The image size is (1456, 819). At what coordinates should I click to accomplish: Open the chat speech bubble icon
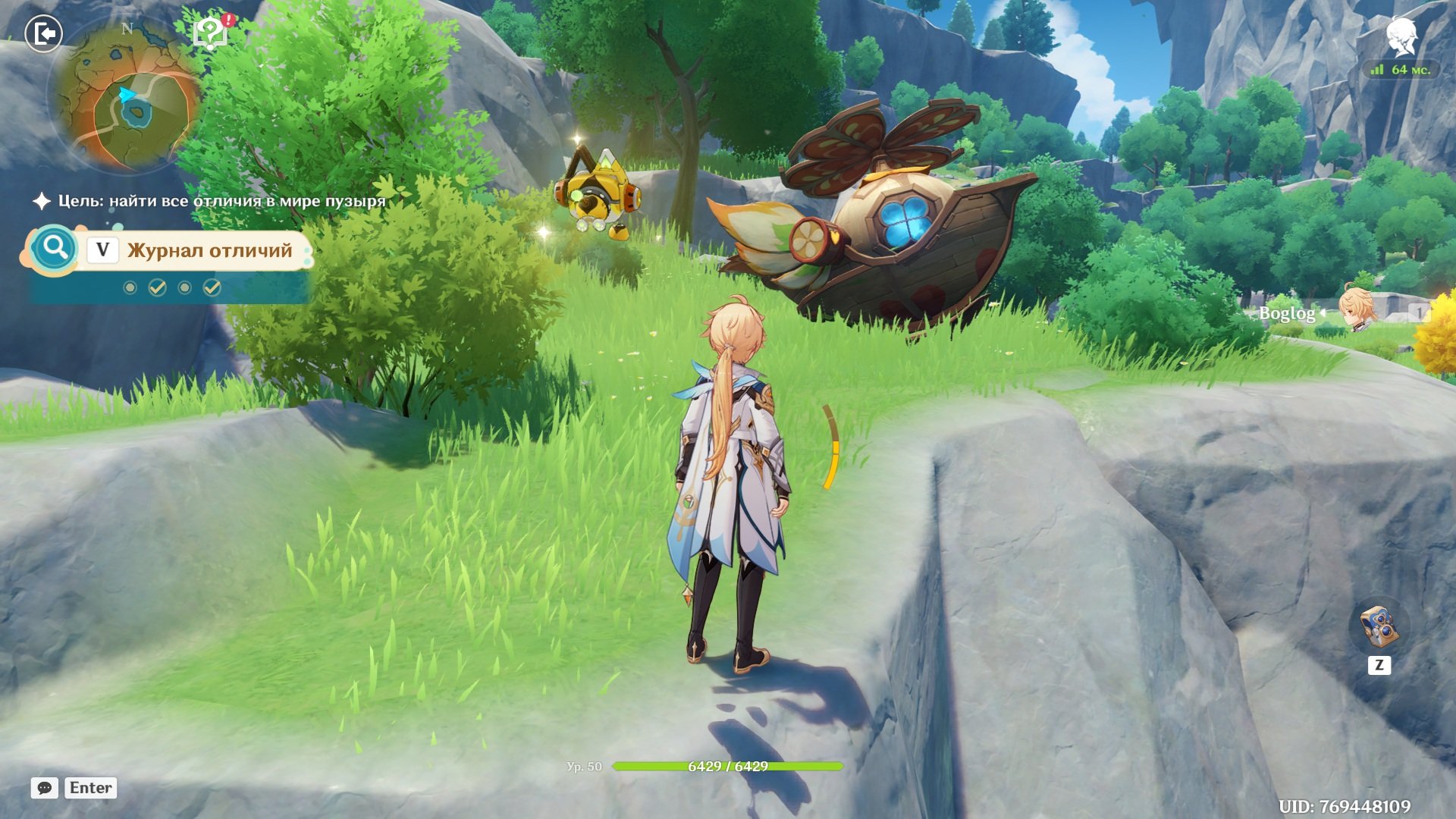pos(45,788)
